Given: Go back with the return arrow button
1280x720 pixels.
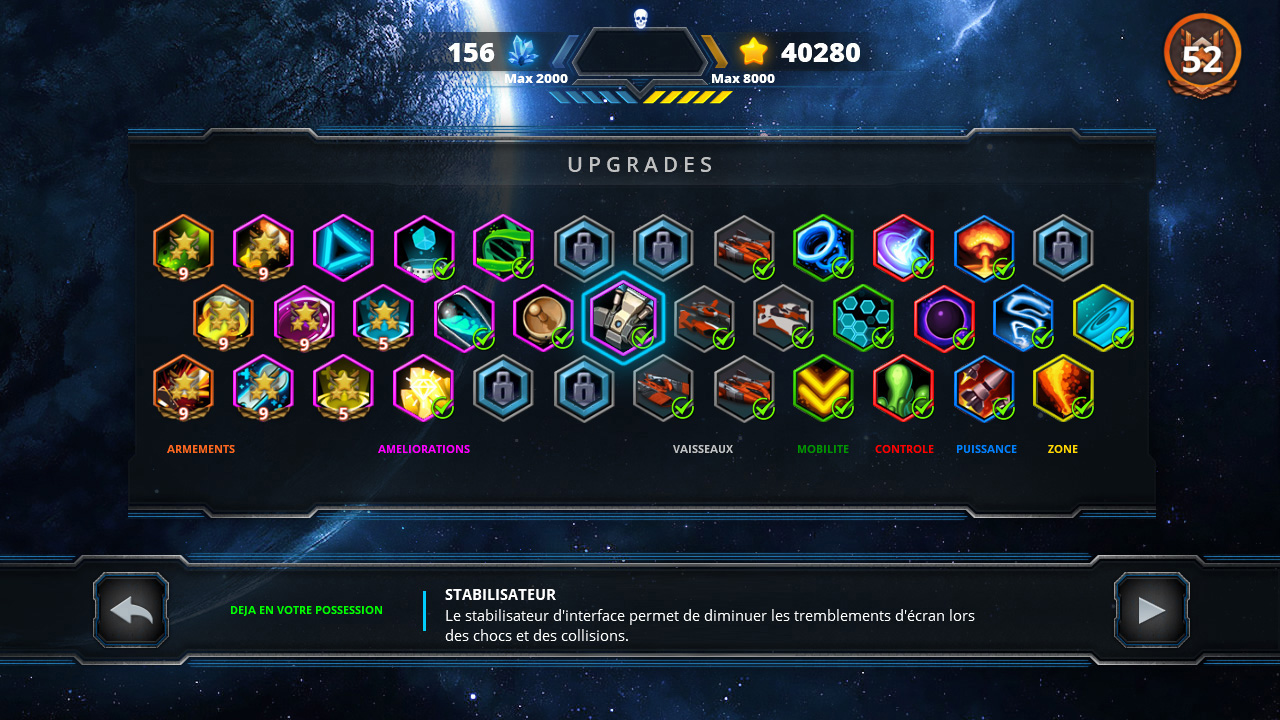Looking at the screenshot, I should pos(131,609).
